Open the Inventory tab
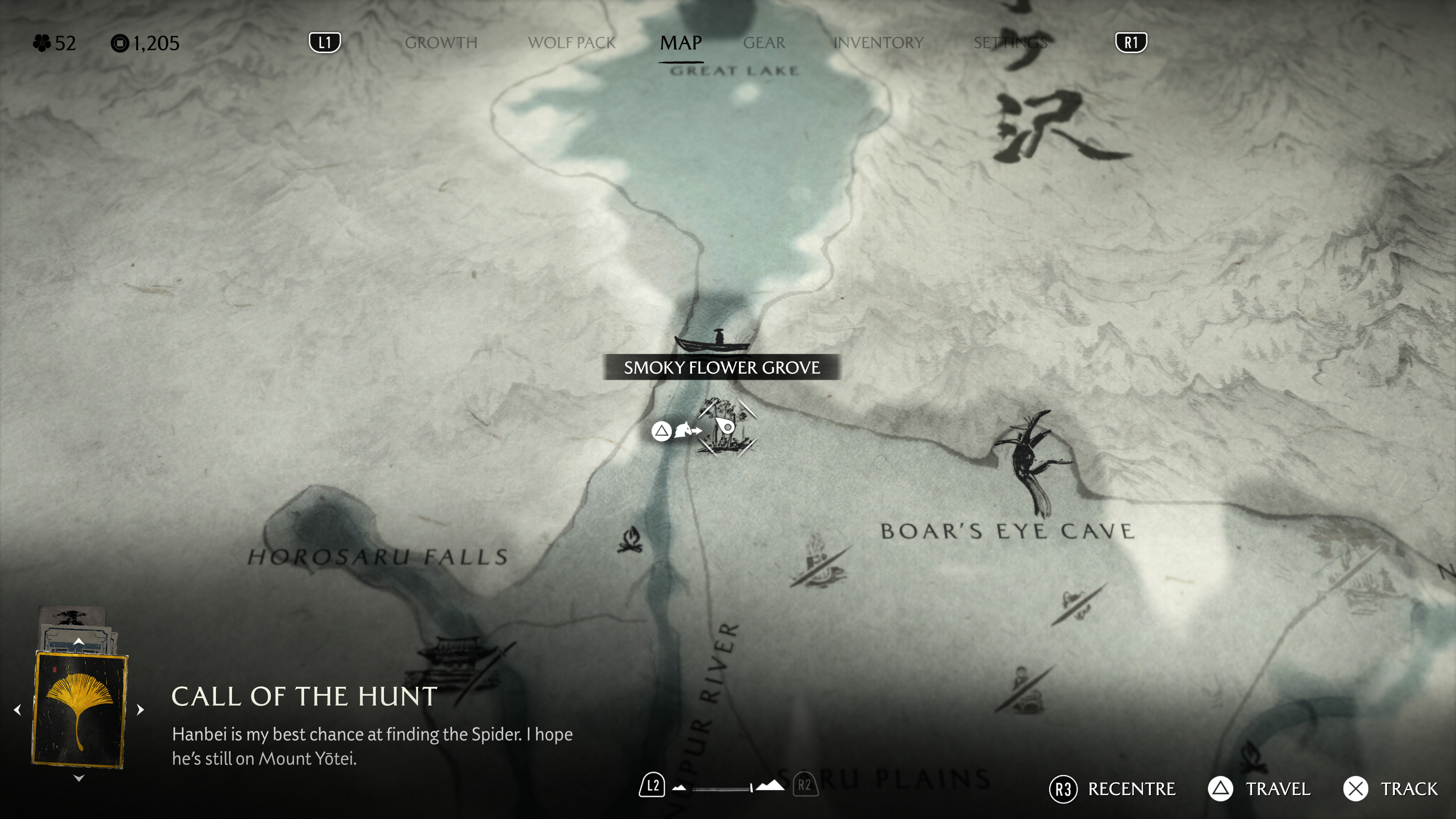Image resolution: width=1456 pixels, height=819 pixels. click(878, 43)
